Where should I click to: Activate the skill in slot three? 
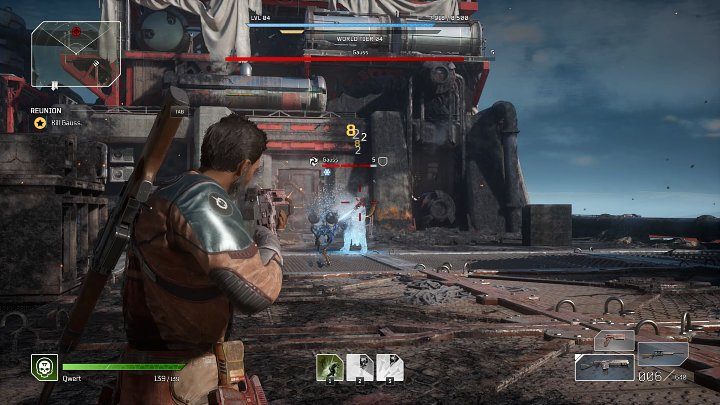(x=389, y=366)
